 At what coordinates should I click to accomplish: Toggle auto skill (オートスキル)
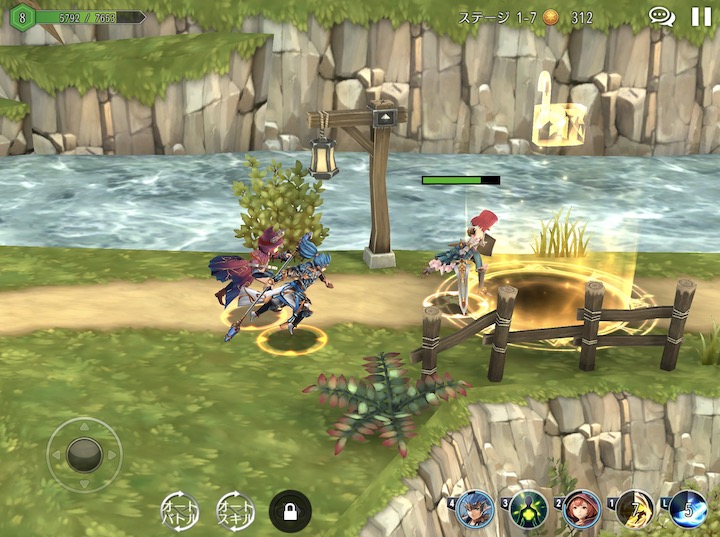click(235, 511)
